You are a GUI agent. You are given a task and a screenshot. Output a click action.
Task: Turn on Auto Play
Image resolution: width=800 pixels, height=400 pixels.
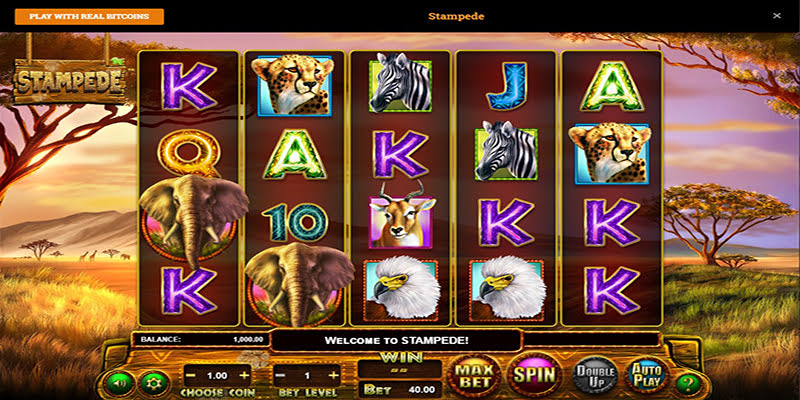646,376
